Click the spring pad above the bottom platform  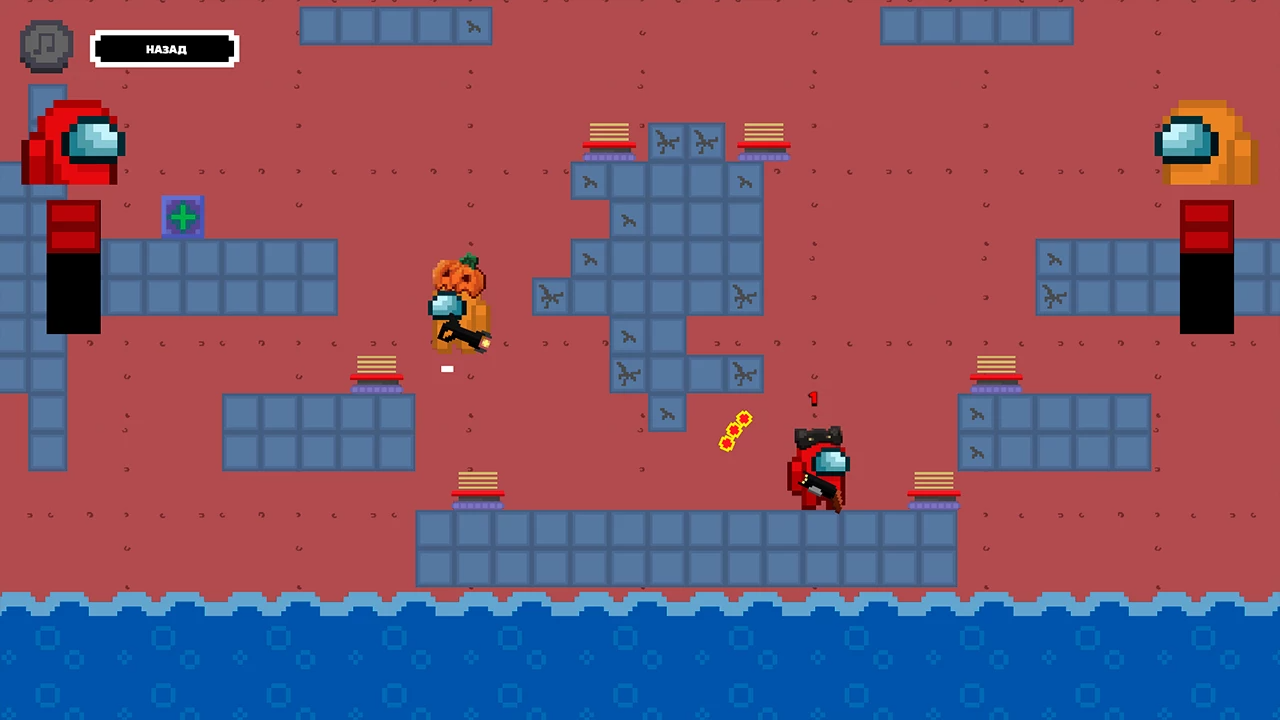pyautogui.click(x=477, y=483)
